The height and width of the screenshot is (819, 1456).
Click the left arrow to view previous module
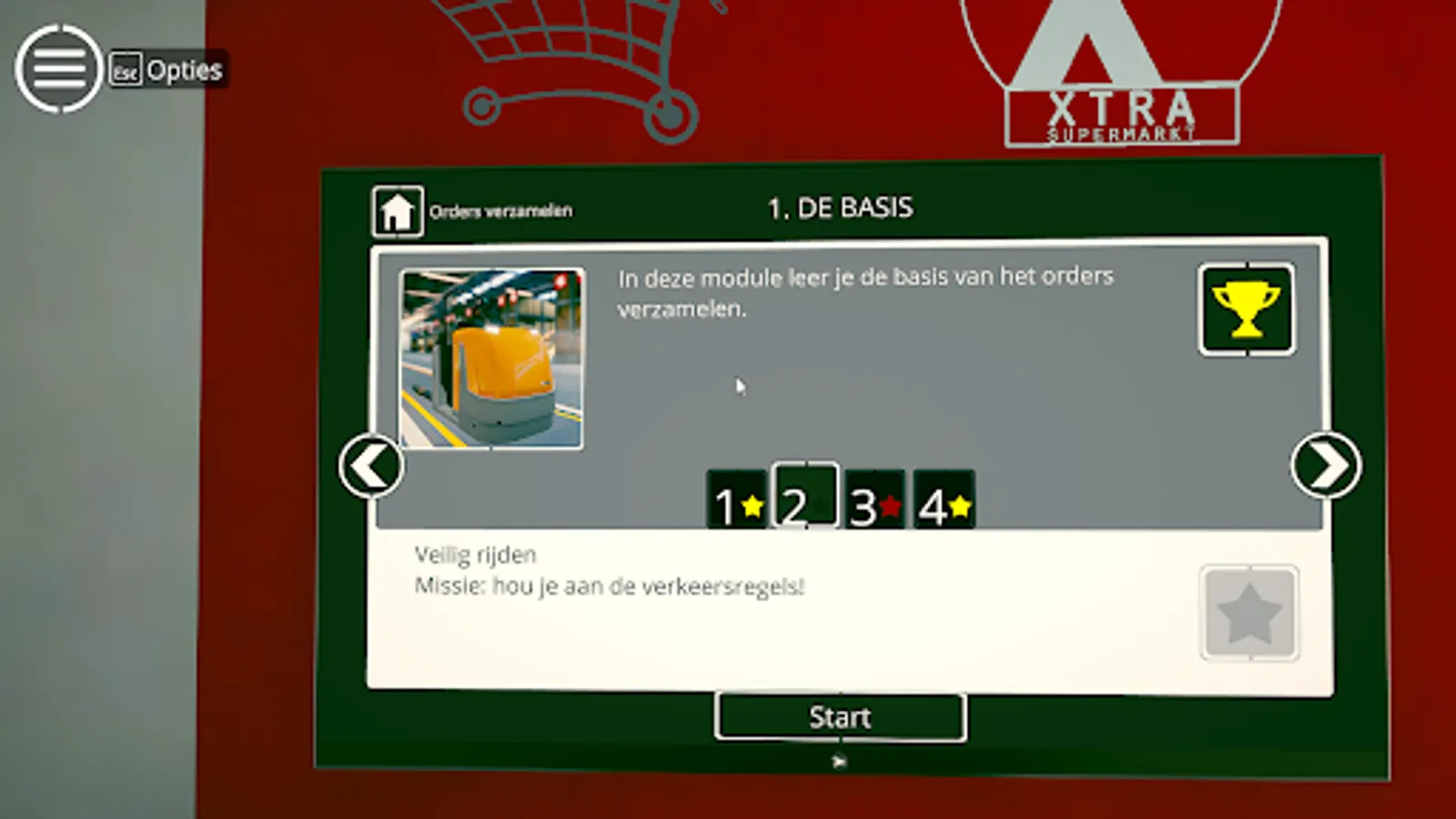coord(370,465)
